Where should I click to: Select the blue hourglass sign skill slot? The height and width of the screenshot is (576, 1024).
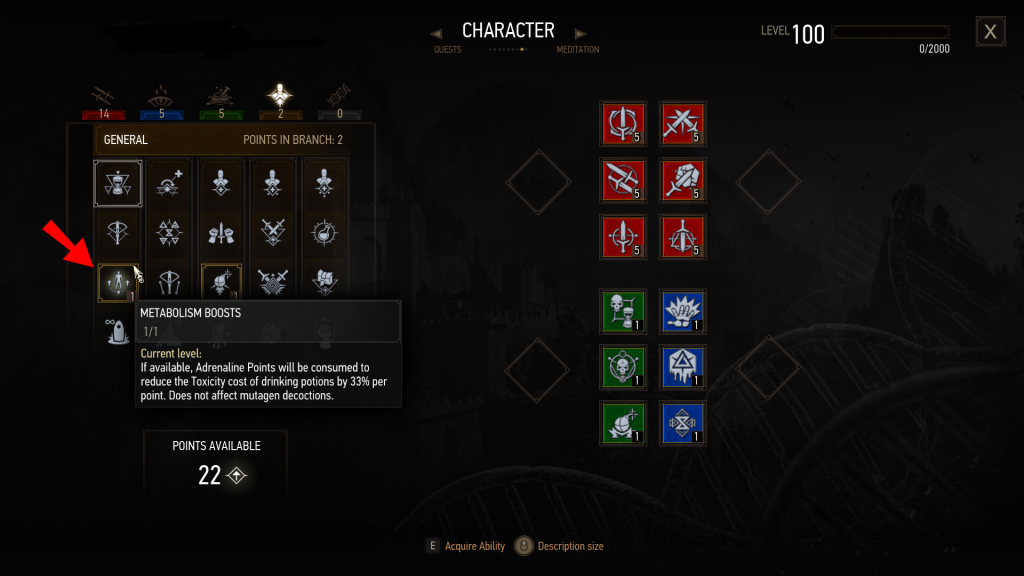click(683, 421)
